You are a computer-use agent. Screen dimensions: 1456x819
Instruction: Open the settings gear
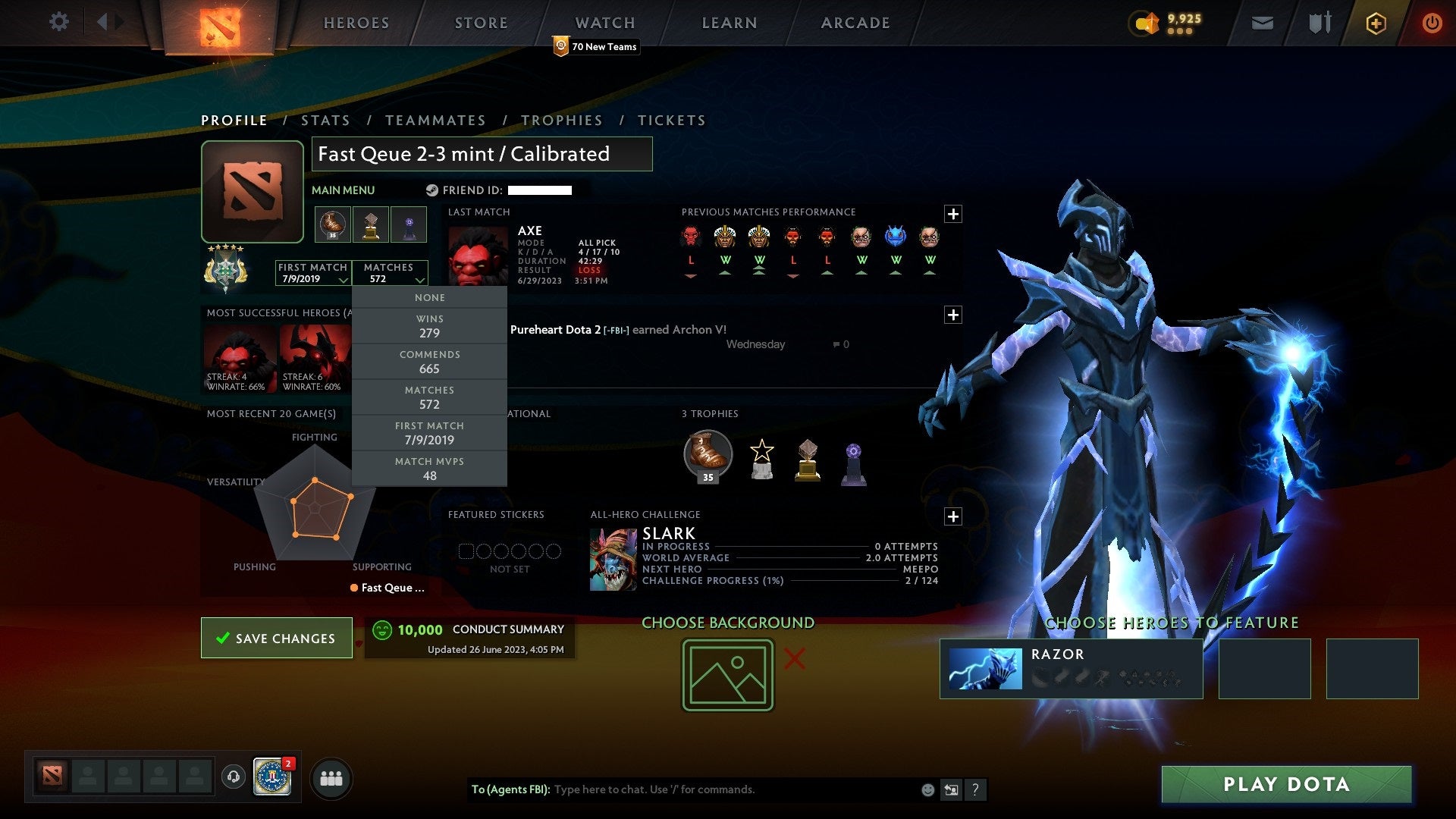tap(58, 22)
